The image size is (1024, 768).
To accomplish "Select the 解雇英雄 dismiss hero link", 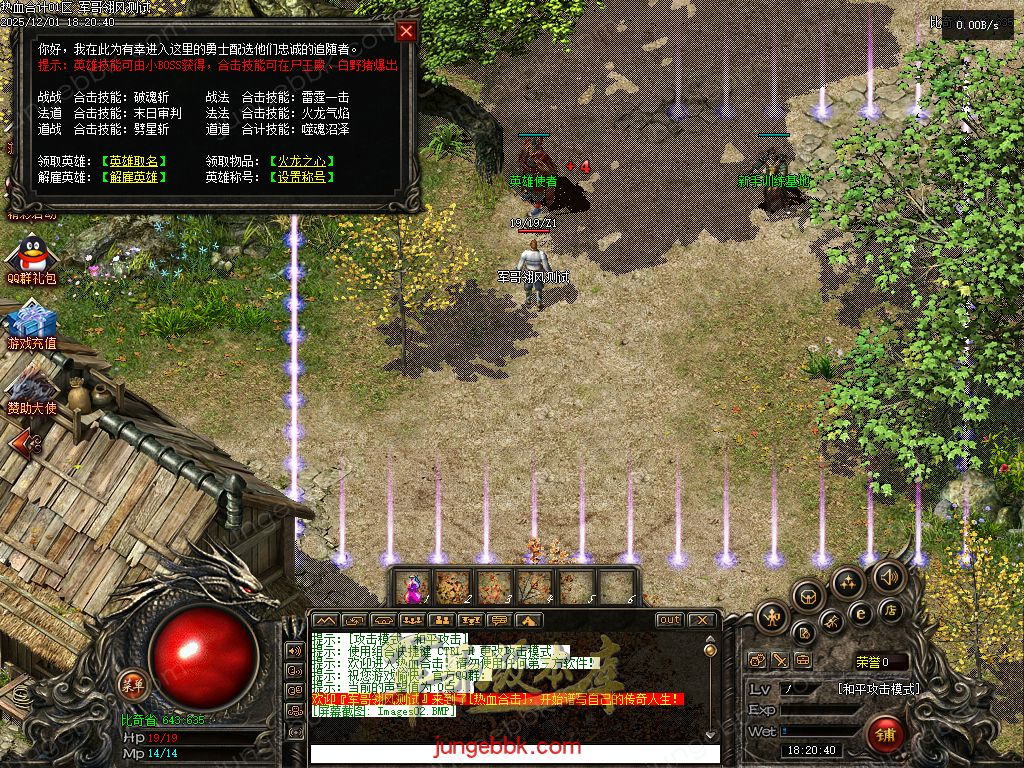I will click(137, 177).
